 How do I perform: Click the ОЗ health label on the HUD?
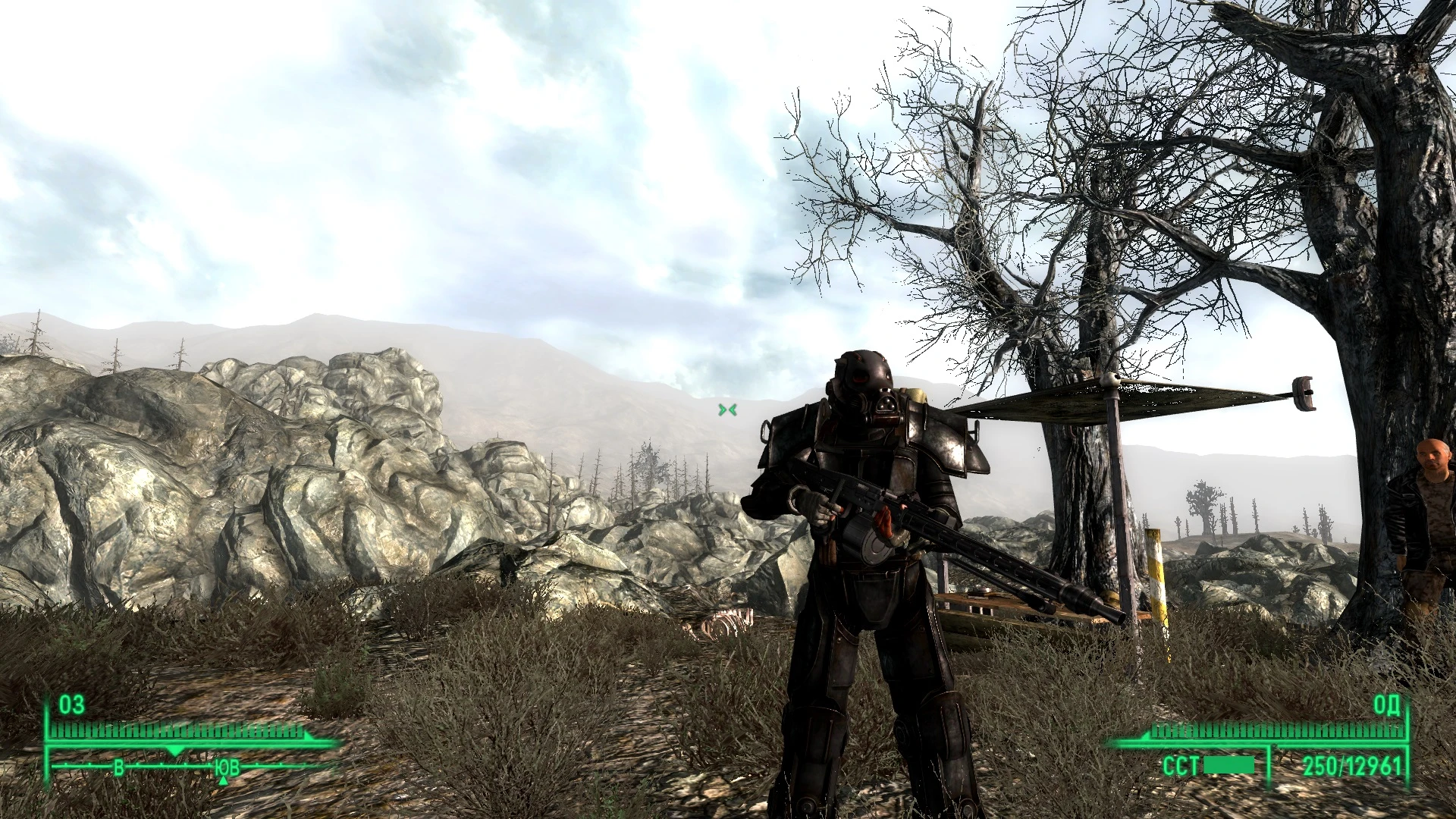coord(71,705)
